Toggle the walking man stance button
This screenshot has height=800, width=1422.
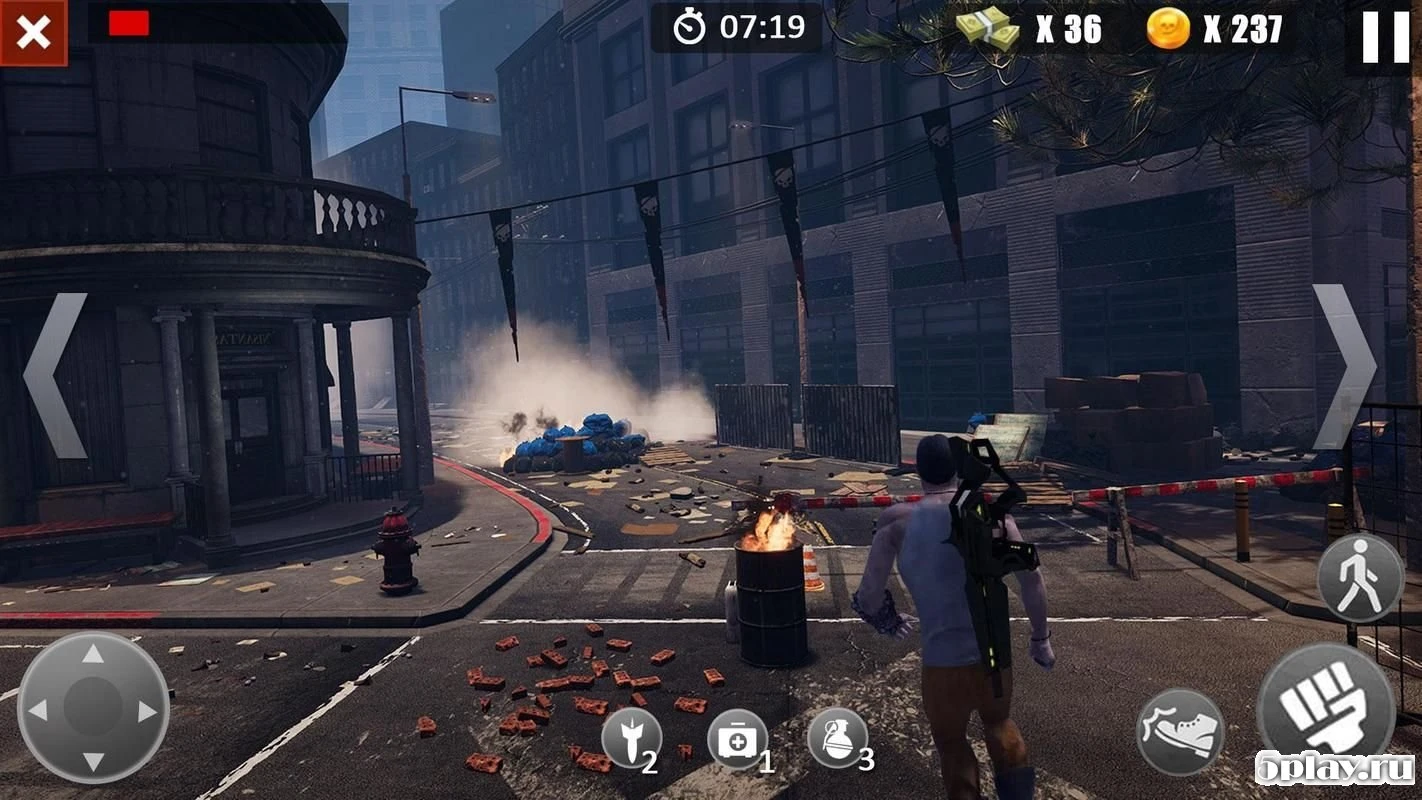[x=1360, y=578]
